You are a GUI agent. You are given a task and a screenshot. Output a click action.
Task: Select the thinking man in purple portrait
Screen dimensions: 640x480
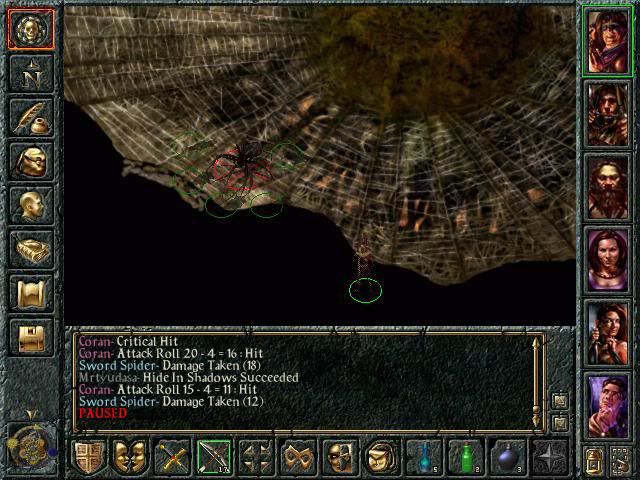pyautogui.click(x=607, y=404)
